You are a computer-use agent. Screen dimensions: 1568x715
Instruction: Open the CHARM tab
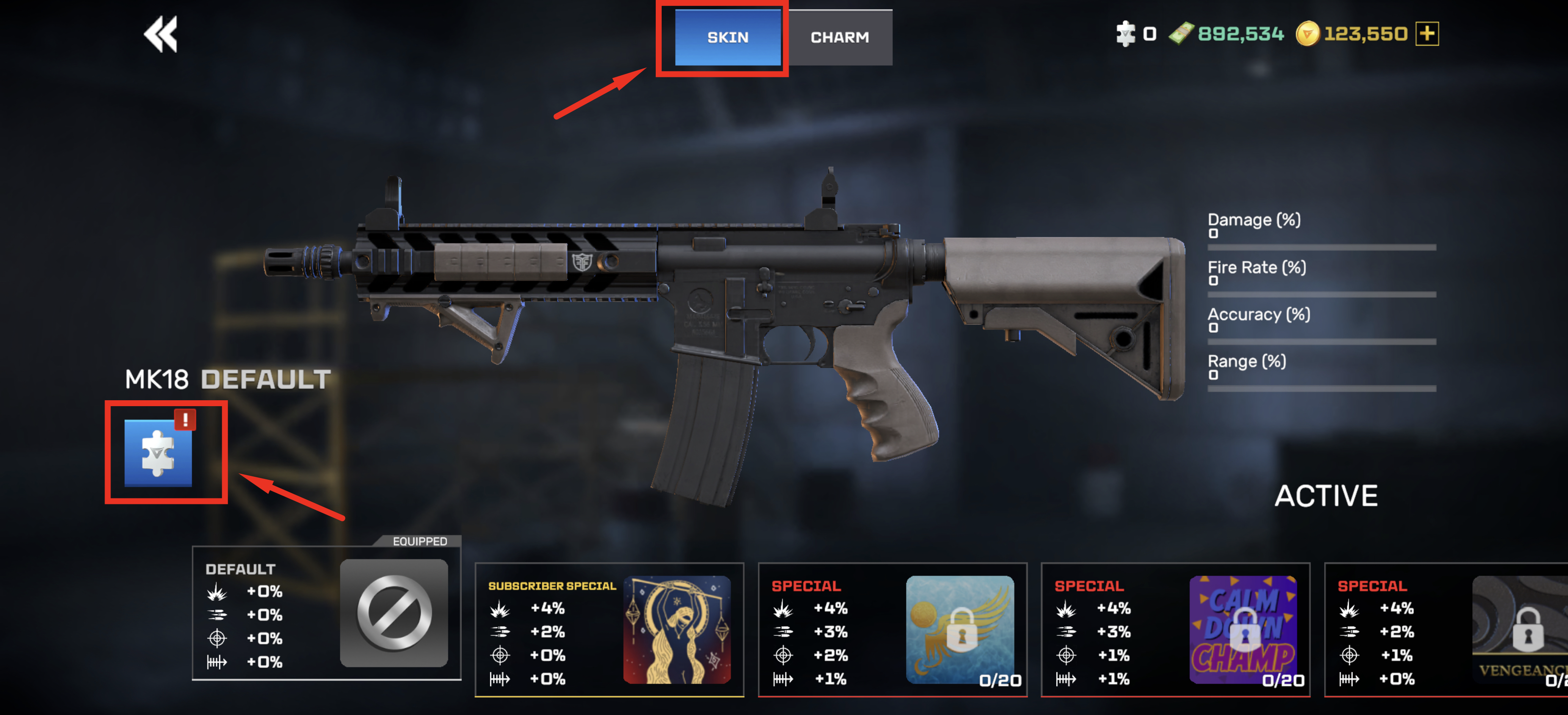click(839, 37)
